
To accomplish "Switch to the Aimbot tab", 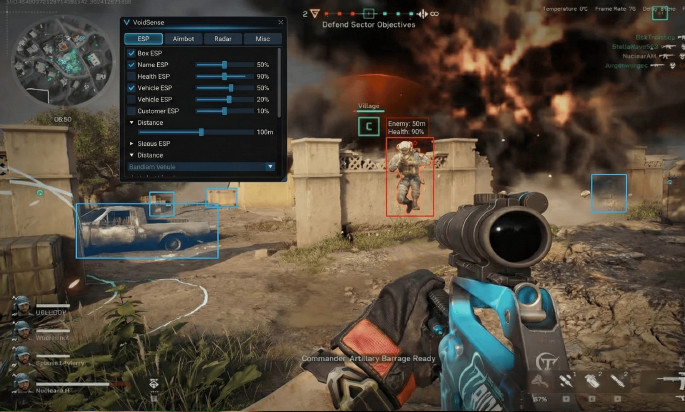I will click(182, 39).
